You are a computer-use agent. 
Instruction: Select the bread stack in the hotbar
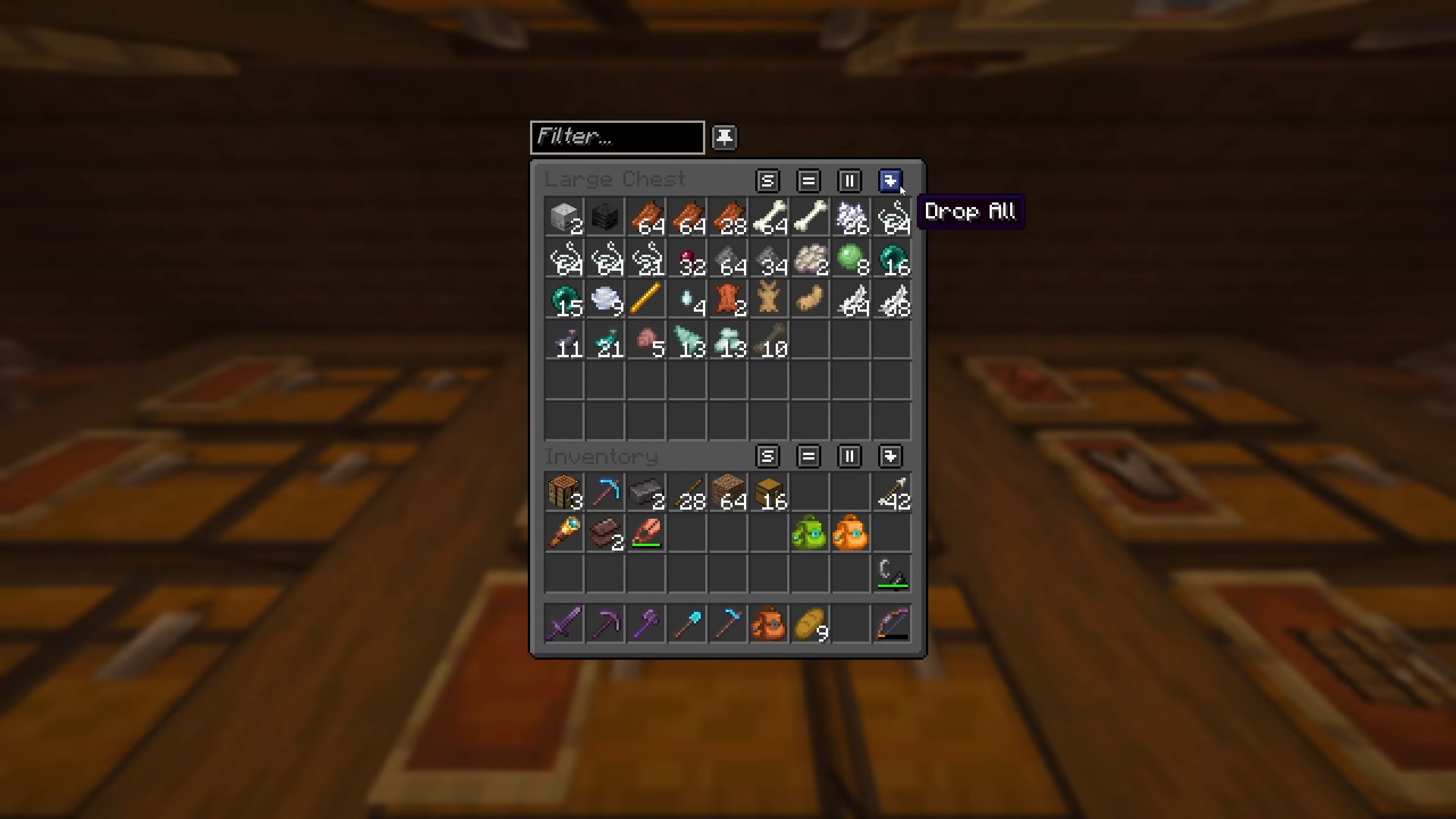(809, 624)
